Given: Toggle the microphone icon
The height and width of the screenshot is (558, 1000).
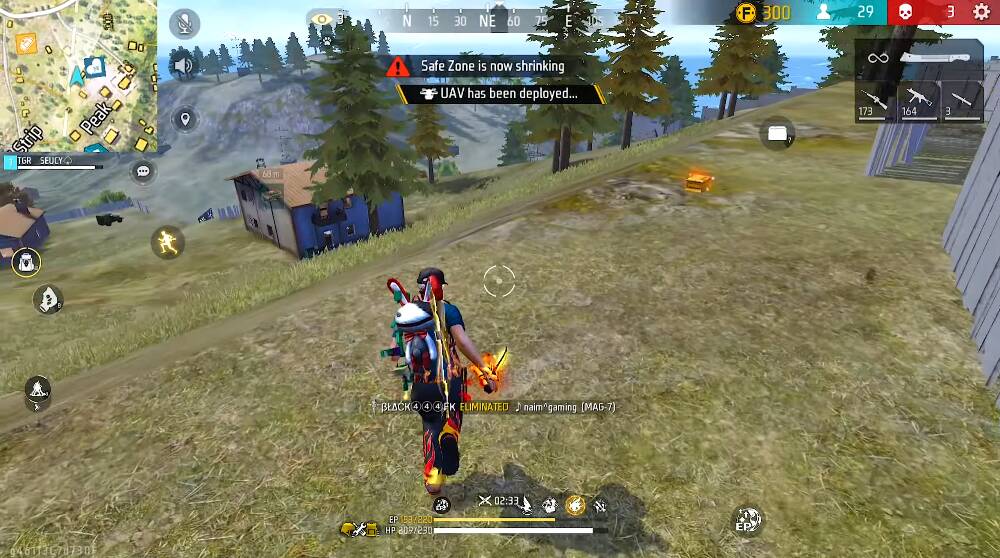Looking at the screenshot, I should click(184, 24).
